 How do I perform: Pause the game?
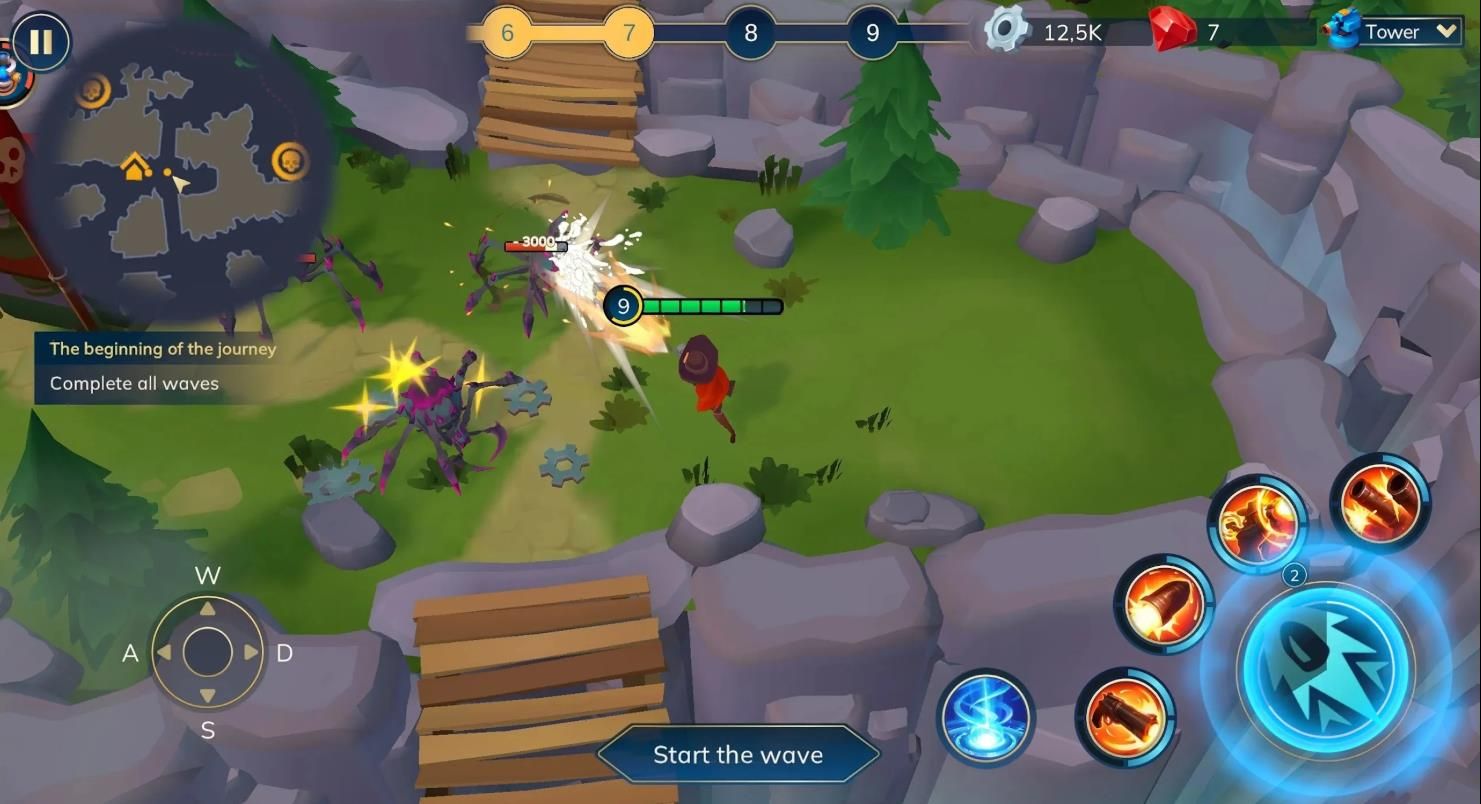41,43
